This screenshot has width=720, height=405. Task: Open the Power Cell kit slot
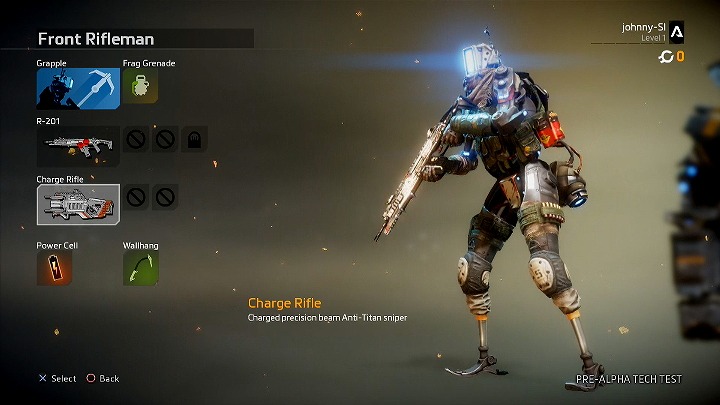(54, 268)
